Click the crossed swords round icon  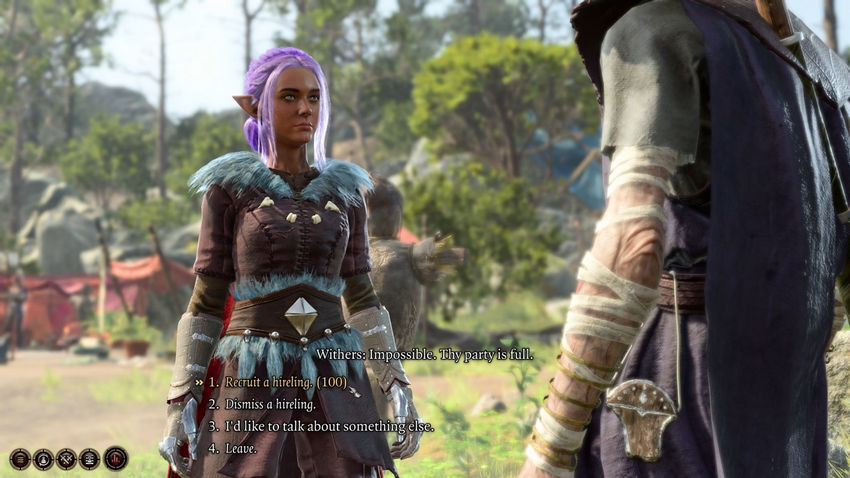point(66,459)
